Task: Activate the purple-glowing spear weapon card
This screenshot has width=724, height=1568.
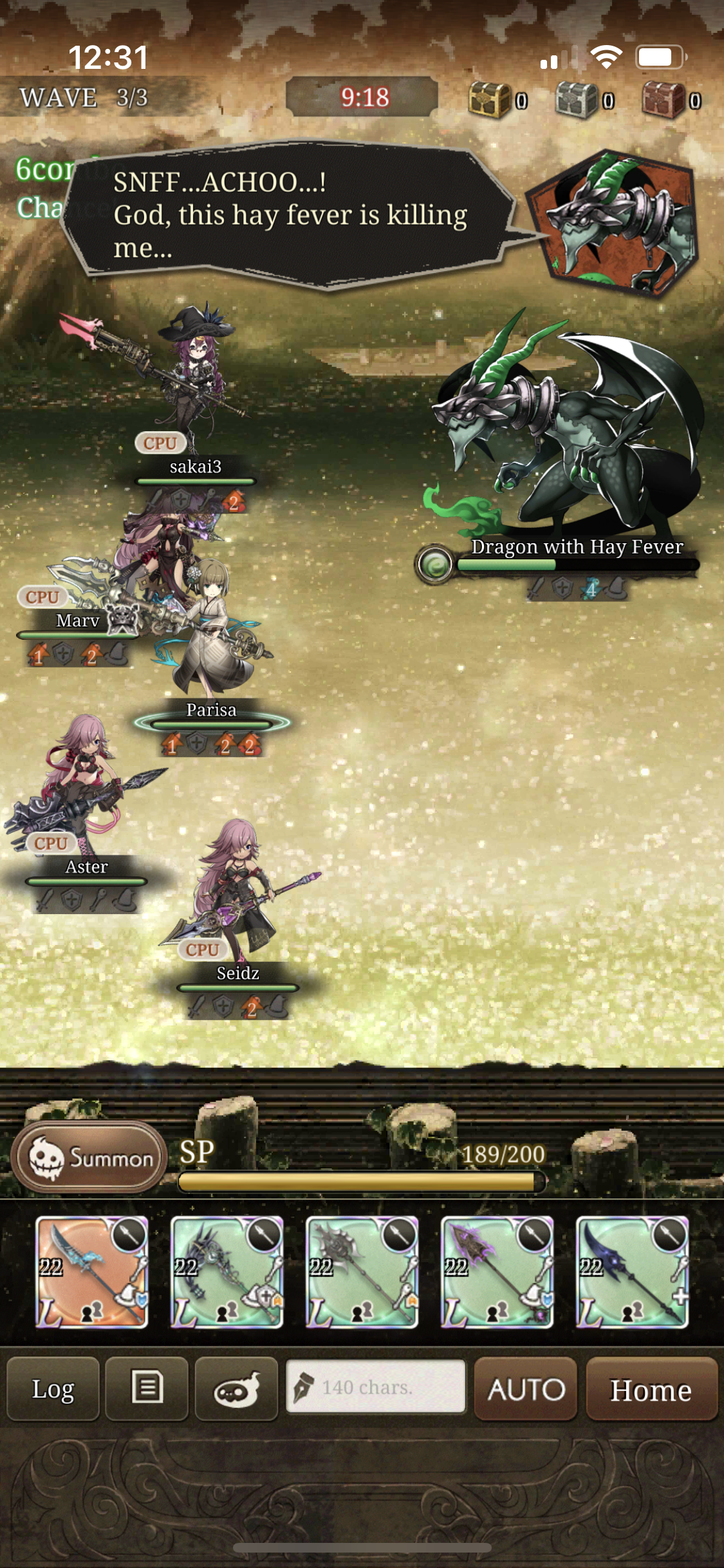Action: coord(497,1271)
